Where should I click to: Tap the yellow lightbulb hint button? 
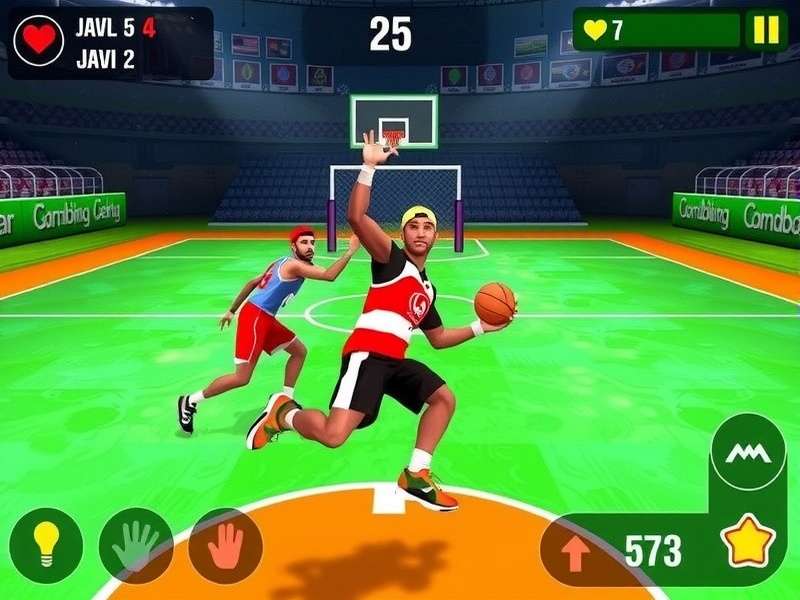pyautogui.click(x=45, y=545)
